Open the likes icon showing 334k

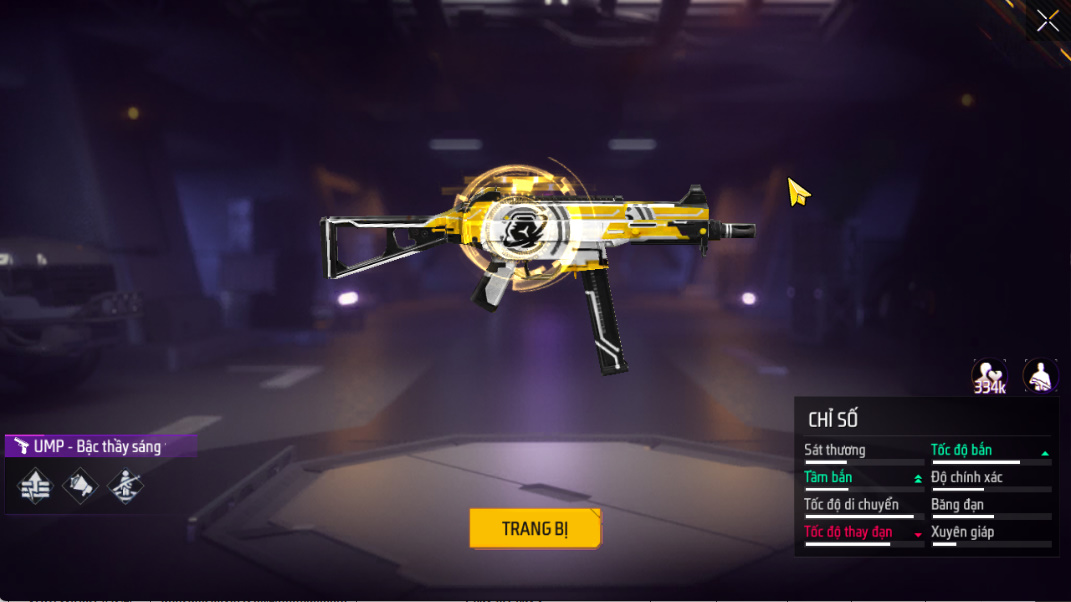989,377
